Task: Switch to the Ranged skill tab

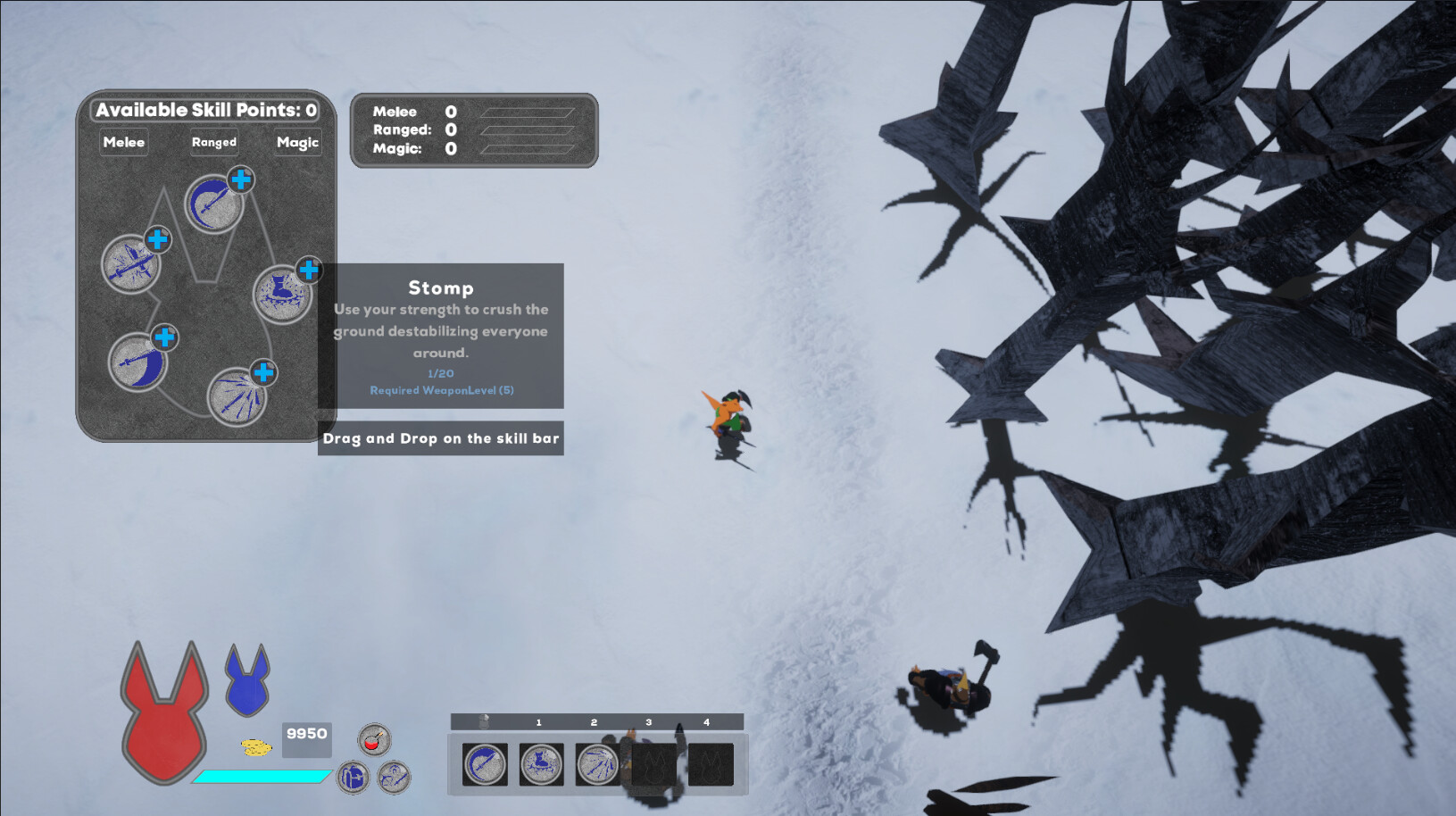Action: [x=213, y=142]
